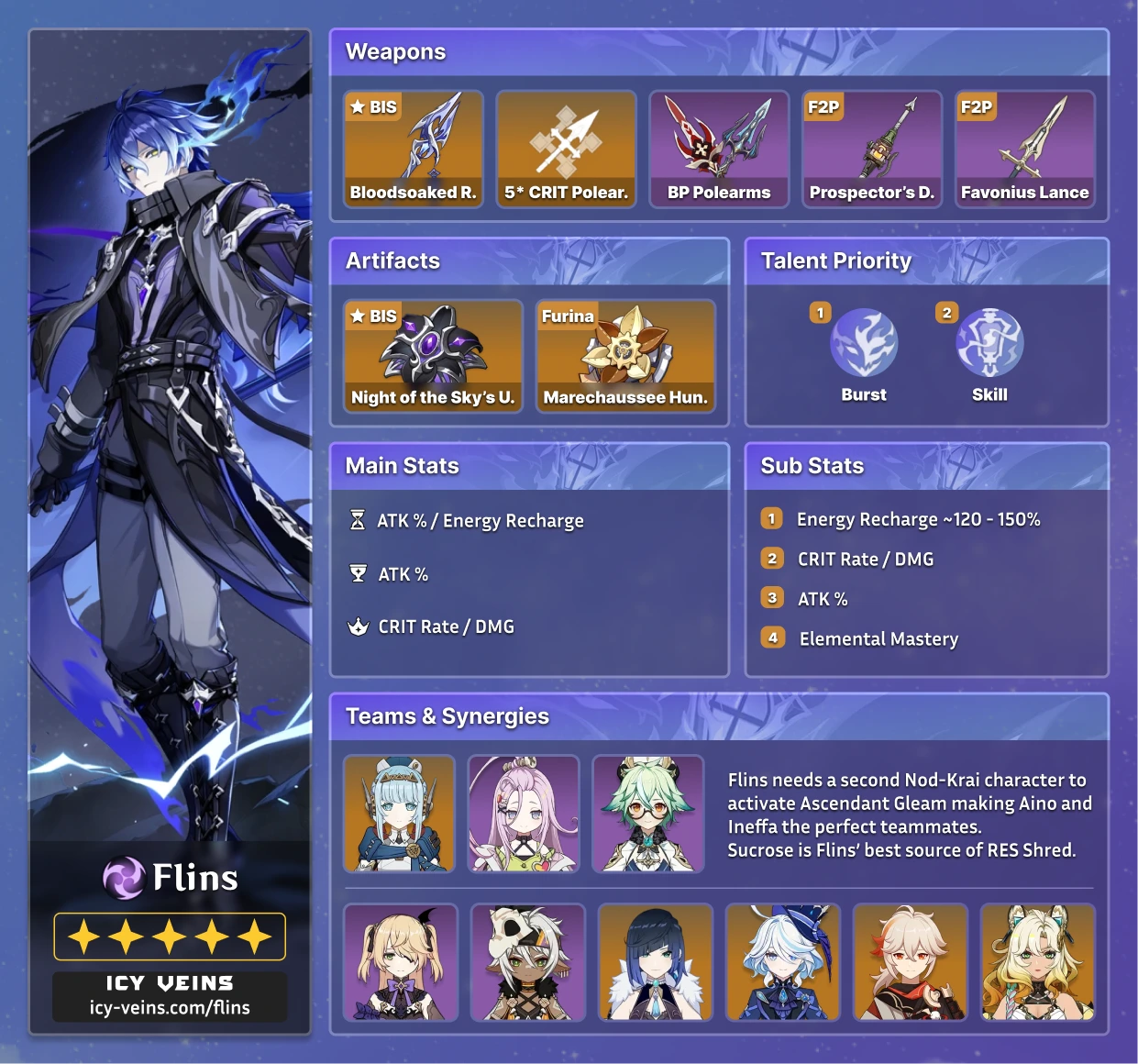Choose the Marechaussee Hun. artifact set
1138x1064 pixels.
click(x=625, y=356)
